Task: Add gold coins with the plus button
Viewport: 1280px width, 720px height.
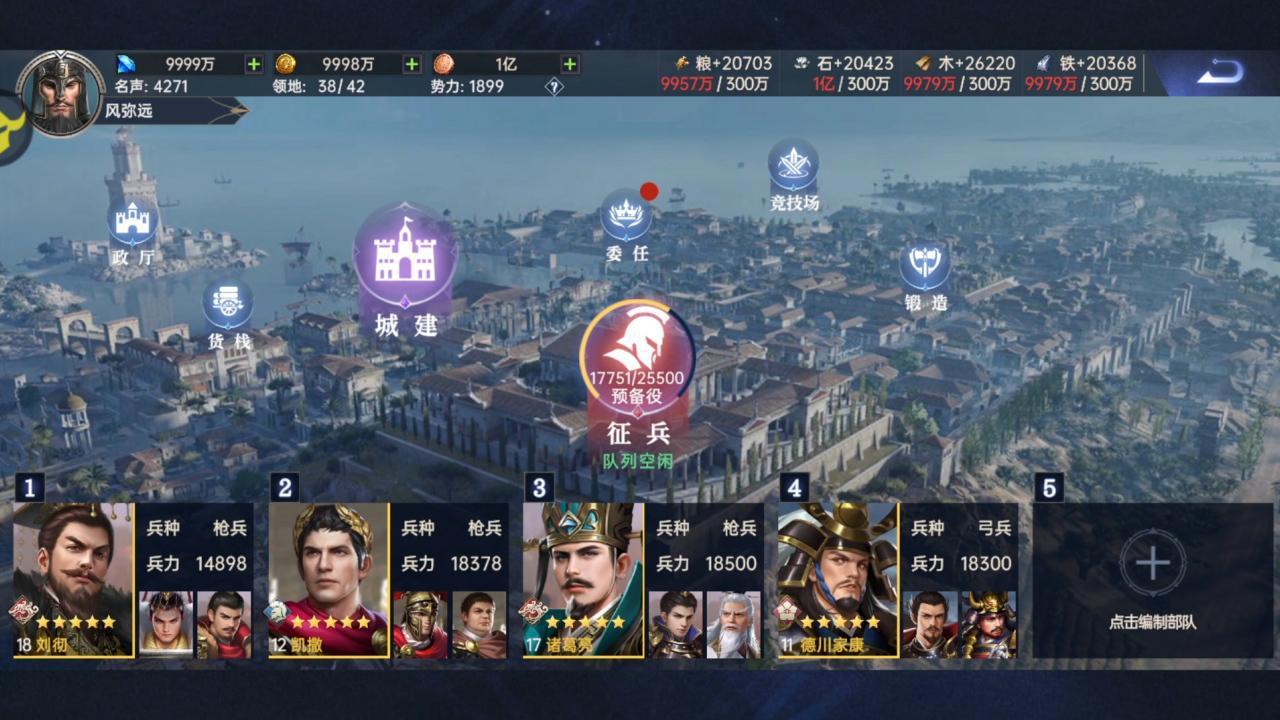Action: (412, 64)
